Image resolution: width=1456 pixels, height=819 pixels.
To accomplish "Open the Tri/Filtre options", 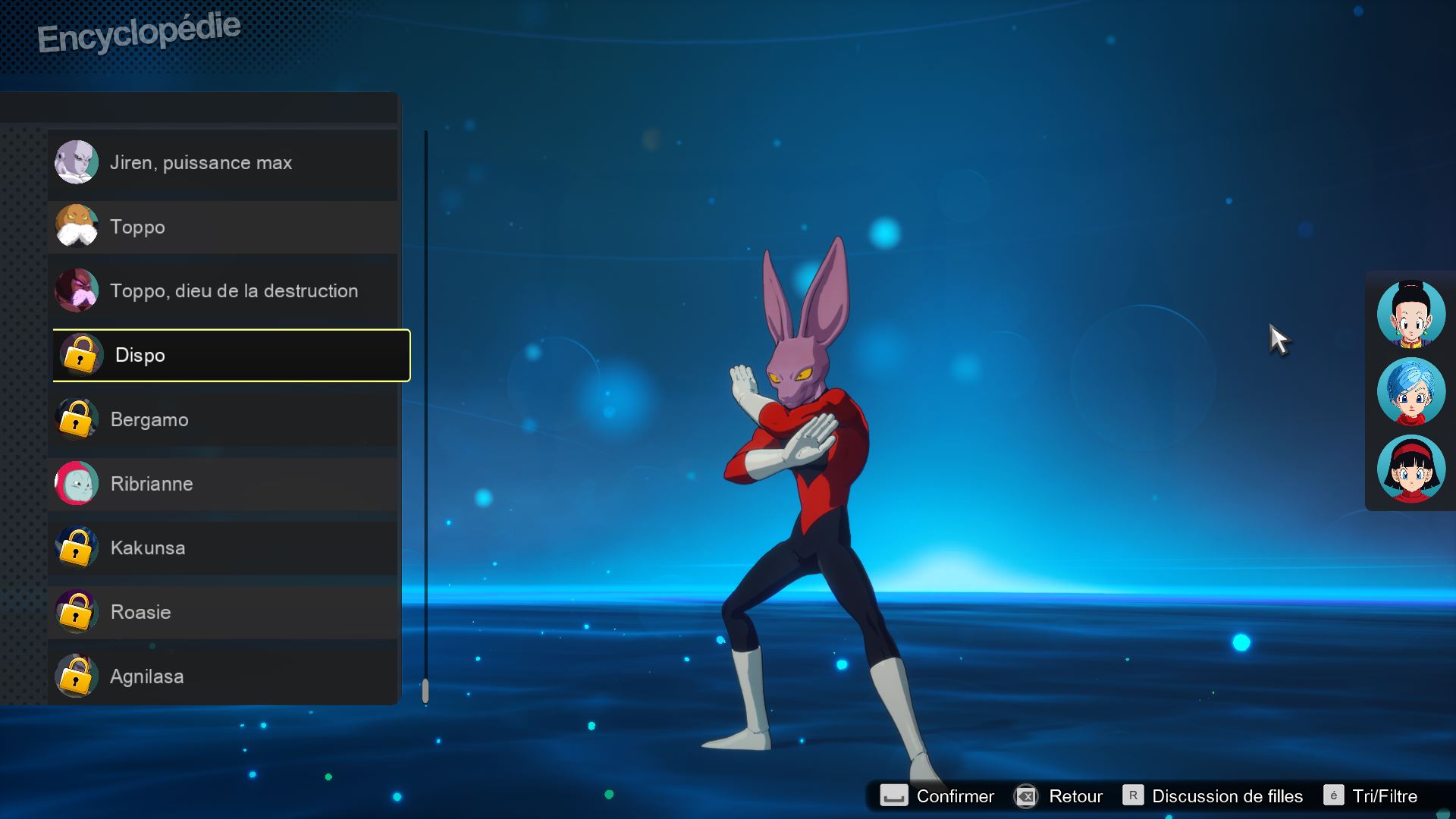I will pos(1371,796).
